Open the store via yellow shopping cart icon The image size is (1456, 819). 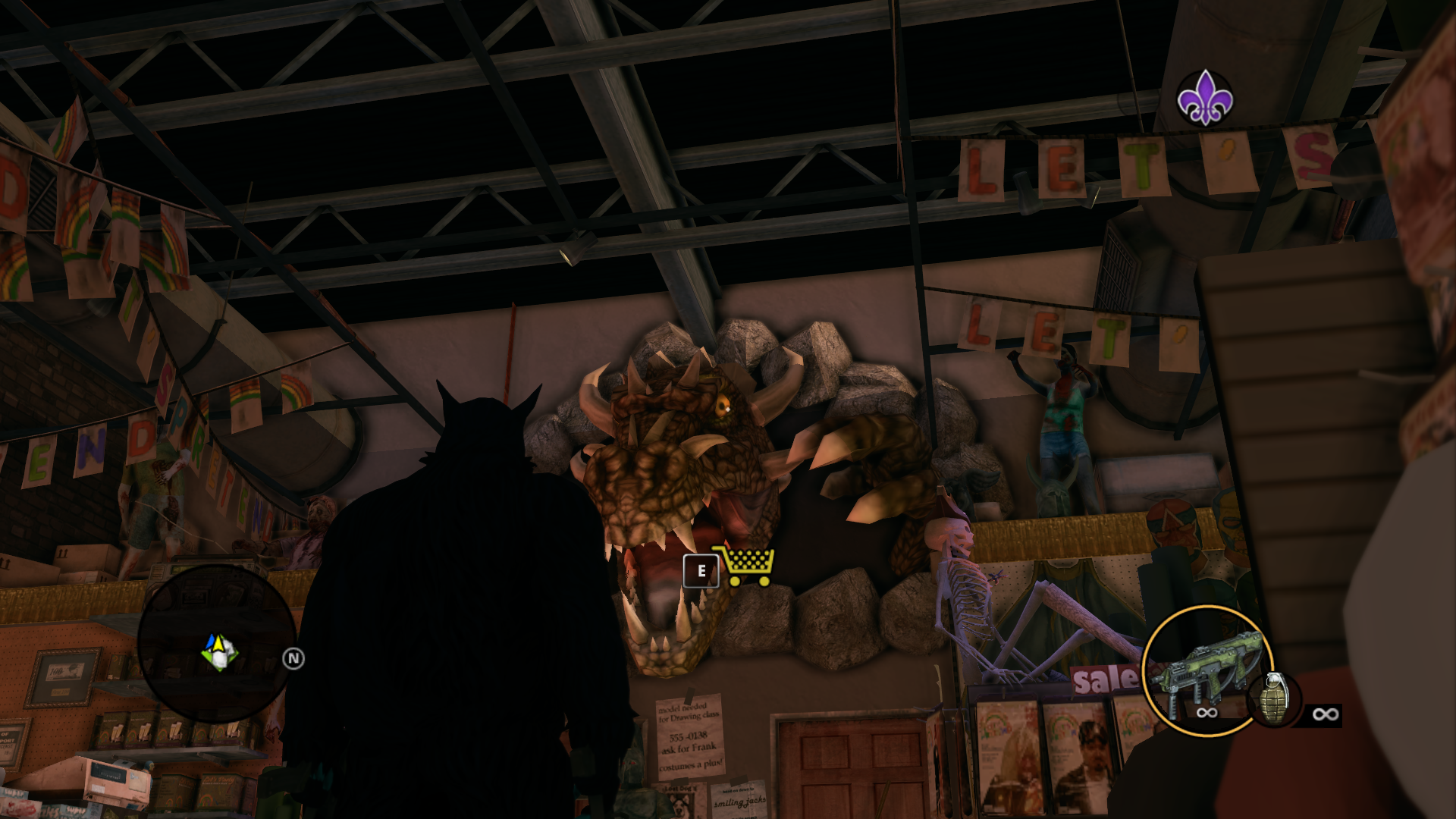pyautogui.click(x=745, y=566)
